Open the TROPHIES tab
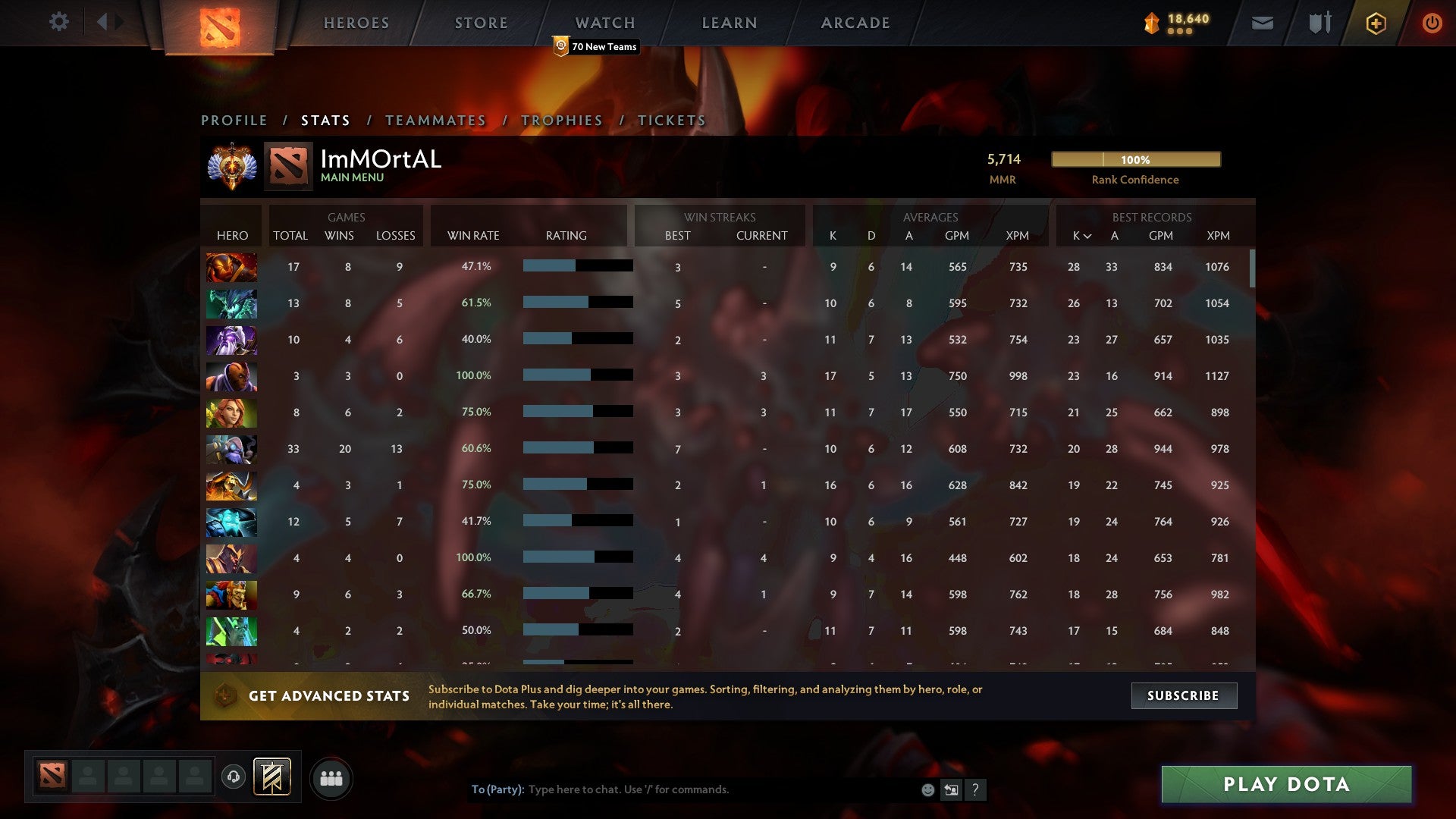Image resolution: width=1456 pixels, height=819 pixels. pyautogui.click(x=560, y=120)
